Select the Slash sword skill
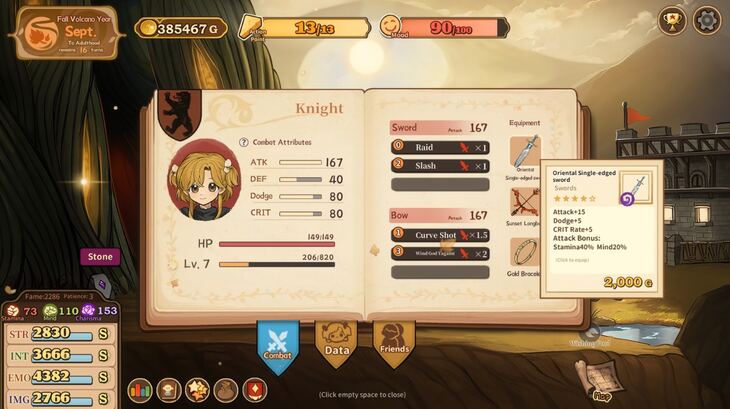 (440, 166)
